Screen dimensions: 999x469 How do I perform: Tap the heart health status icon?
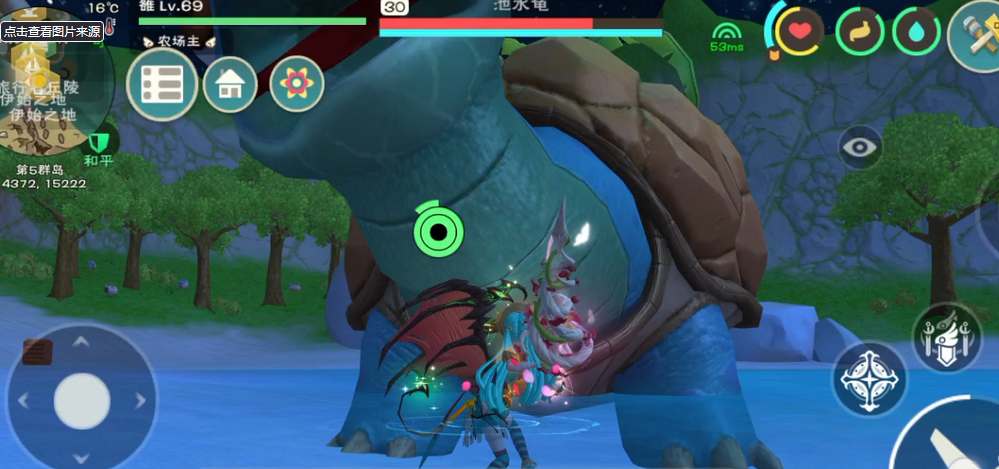click(799, 31)
